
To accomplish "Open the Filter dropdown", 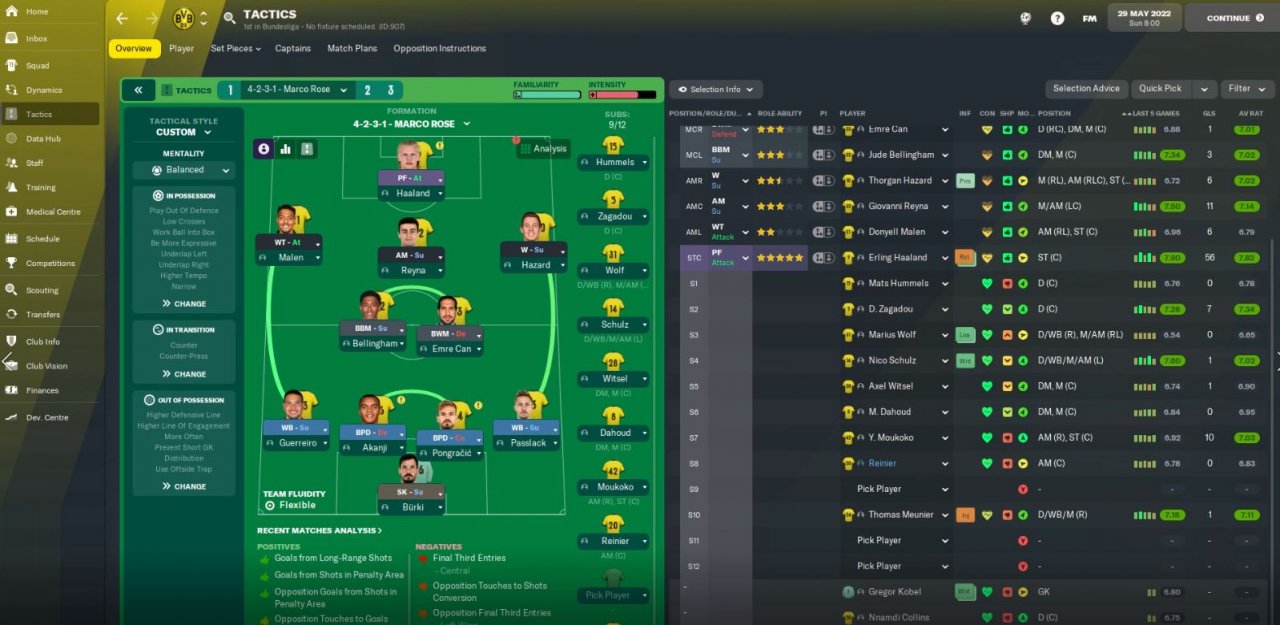I will [1244, 88].
